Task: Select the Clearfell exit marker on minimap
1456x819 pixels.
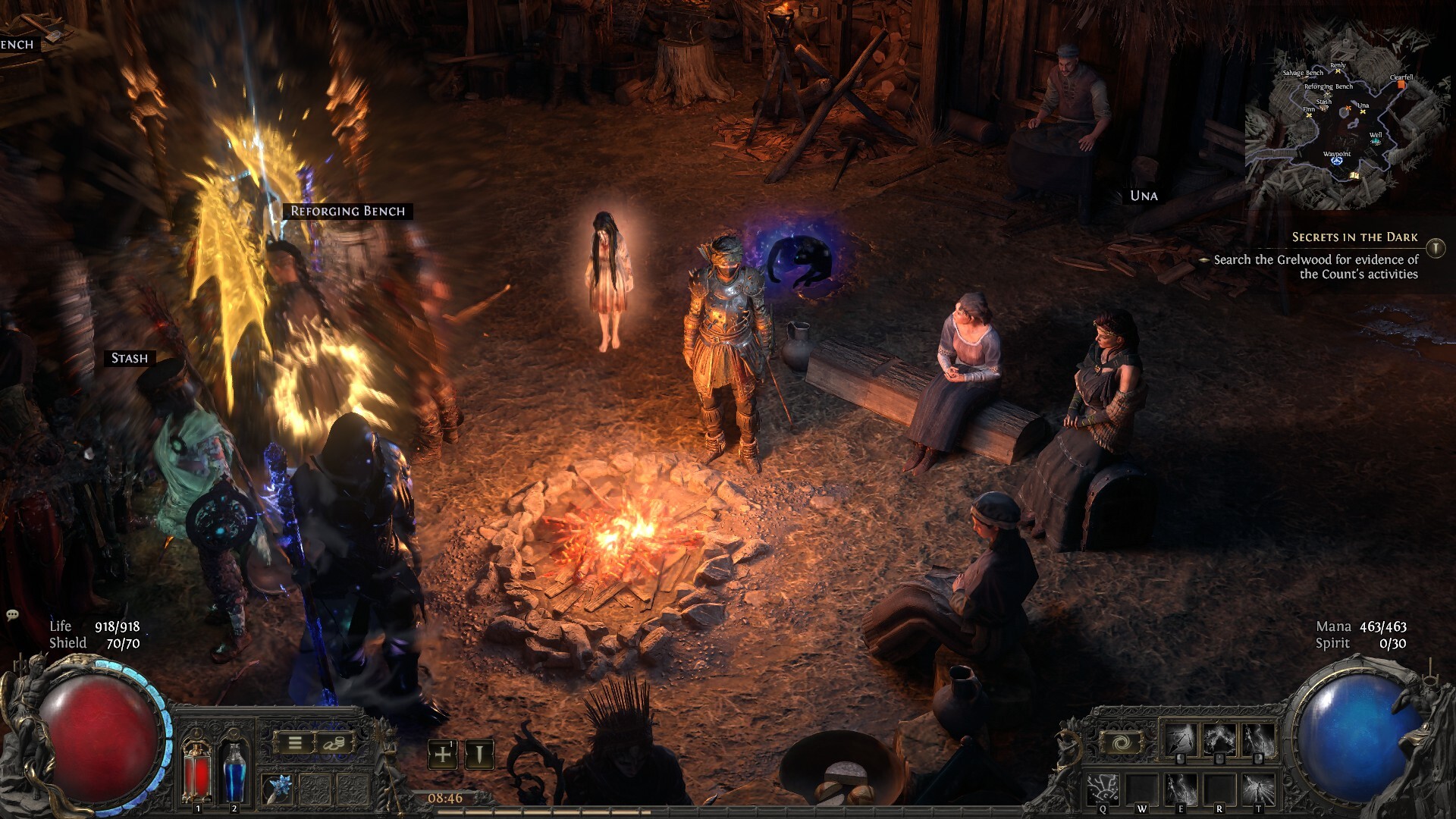Action: [1401, 84]
